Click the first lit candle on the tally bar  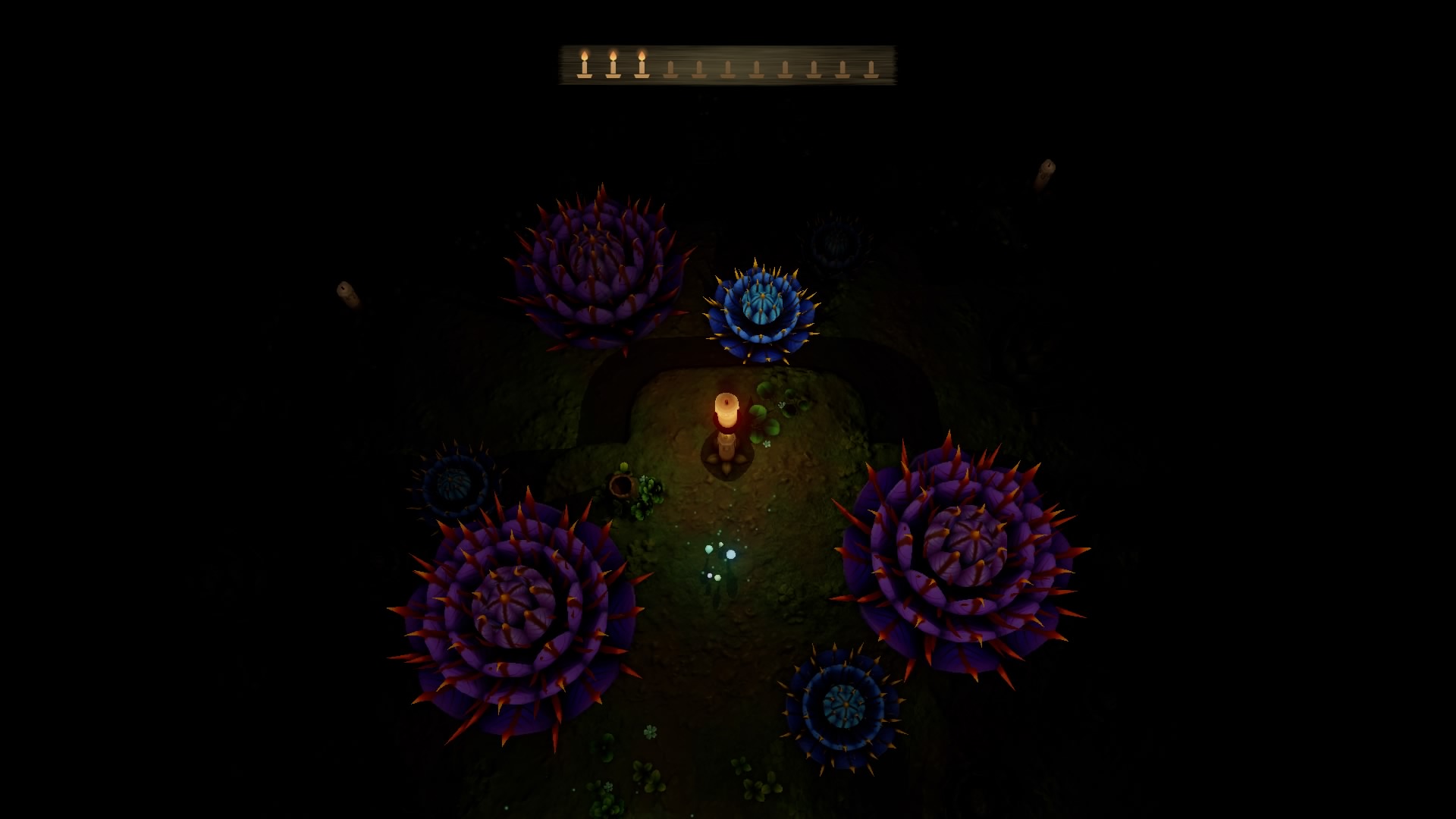pos(584,67)
